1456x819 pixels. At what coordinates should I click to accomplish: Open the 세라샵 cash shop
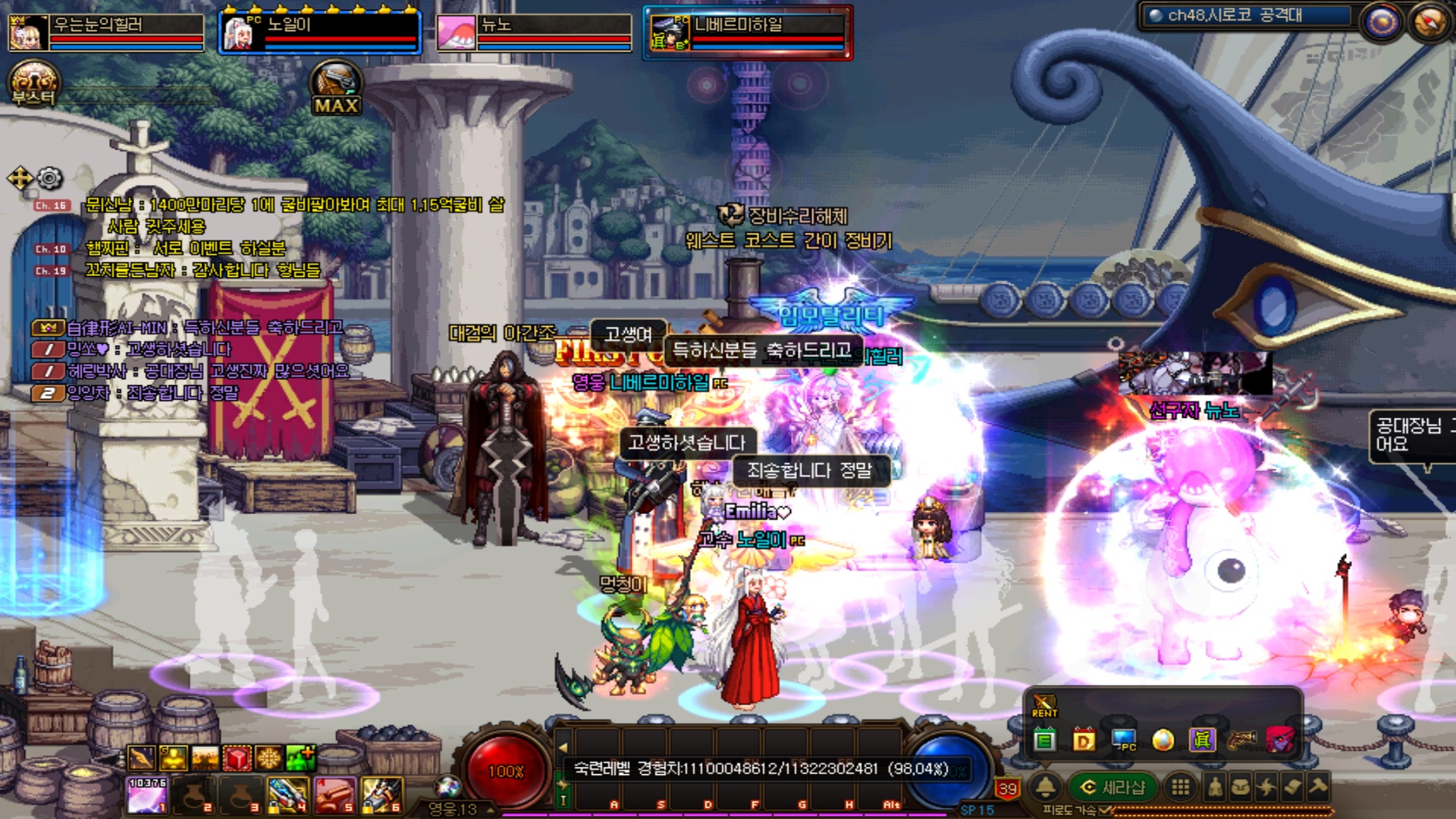(1112, 787)
